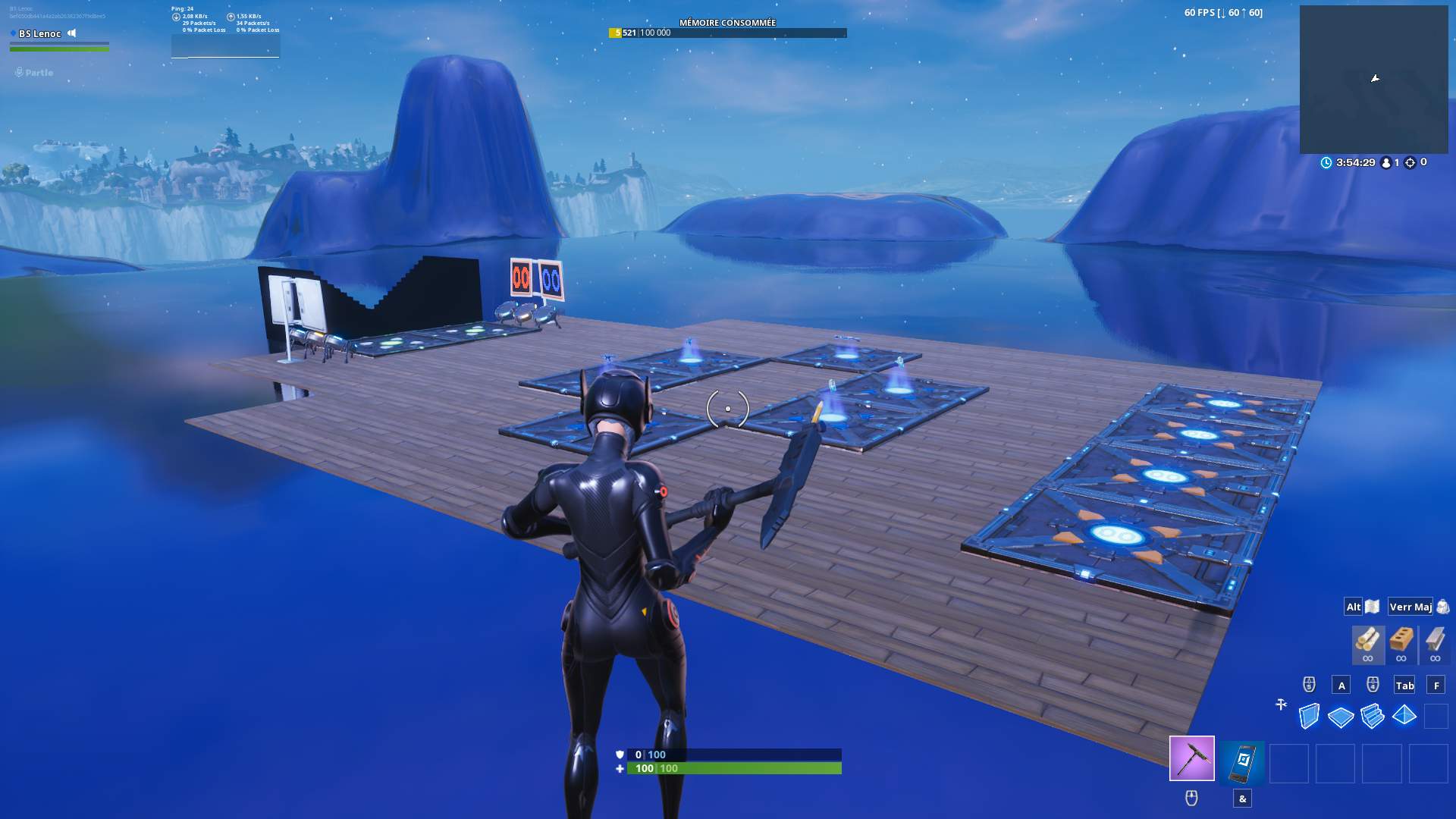
Task: Click the player count icon showing 1
Action: 1386,162
